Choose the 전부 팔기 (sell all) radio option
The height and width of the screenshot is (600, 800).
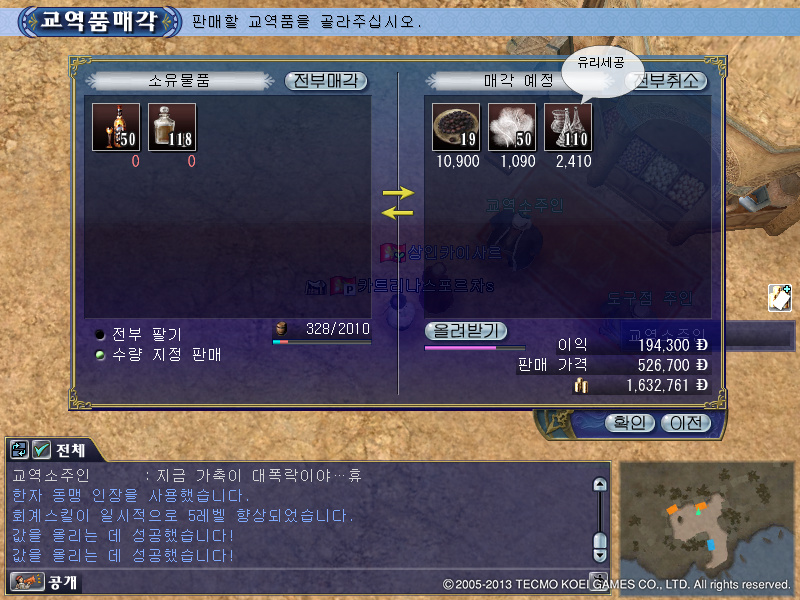[x=101, y=335]
